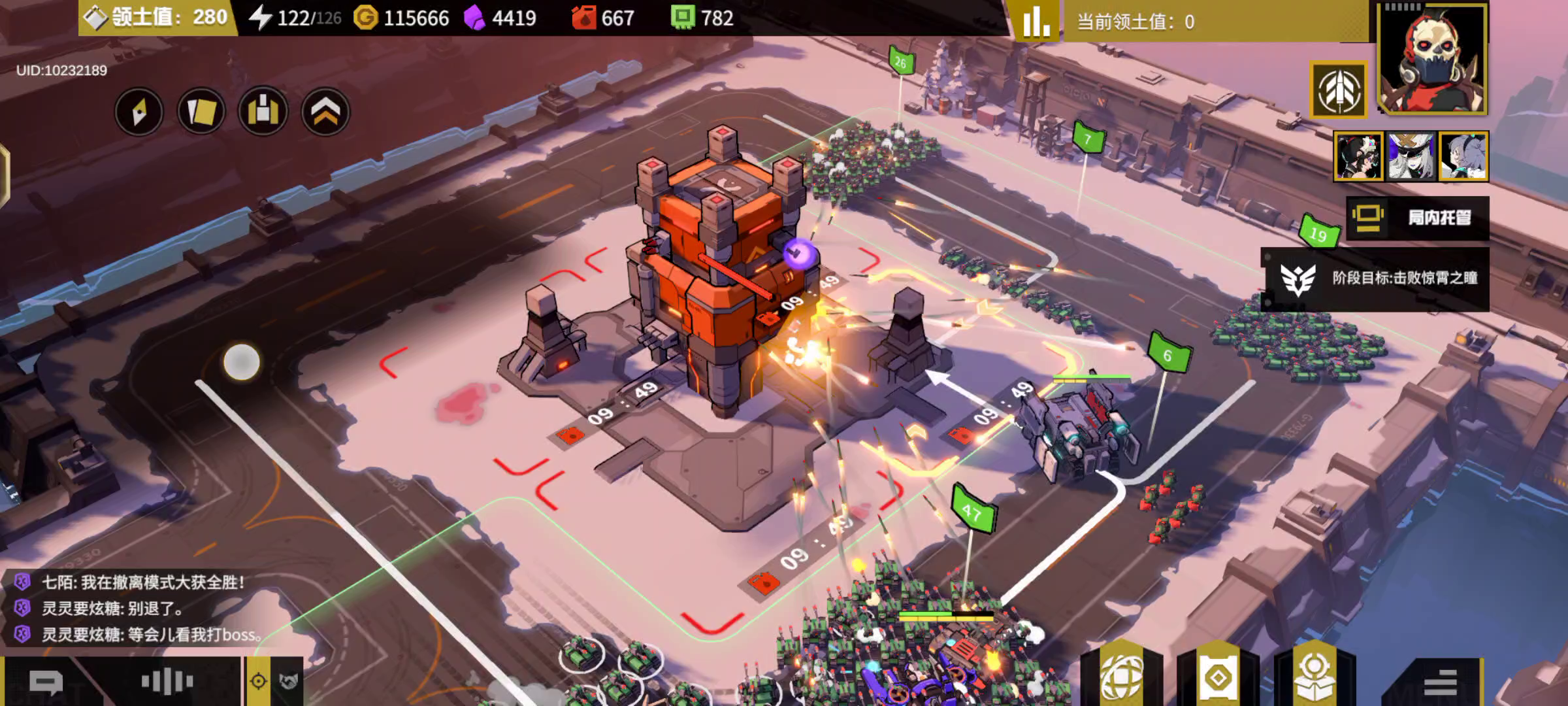View the 阶段目标 stage objective tracker
1568x706 pixels.
point(1376,278)
